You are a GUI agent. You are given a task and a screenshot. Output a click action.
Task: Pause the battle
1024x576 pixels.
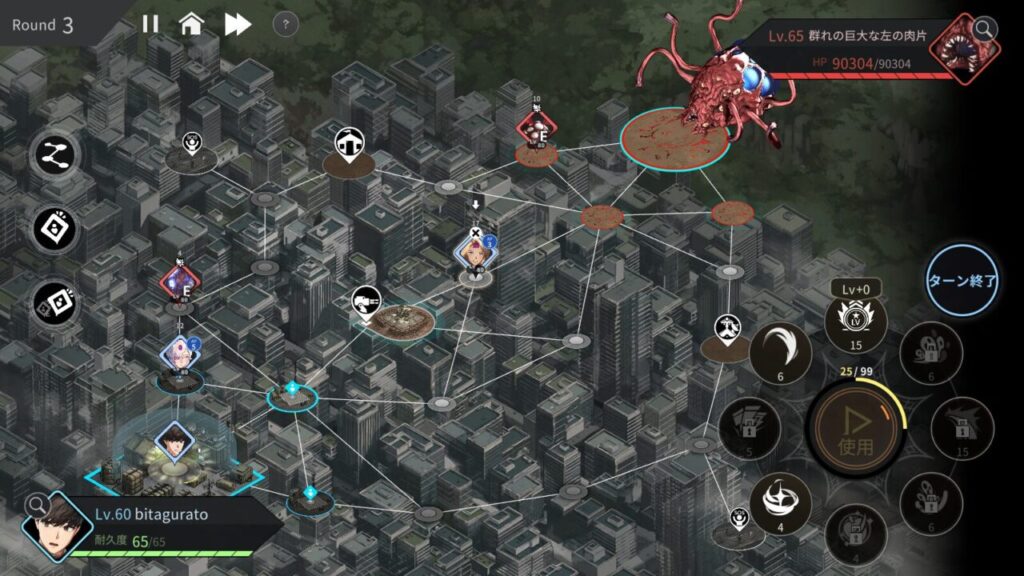[150, 24]
